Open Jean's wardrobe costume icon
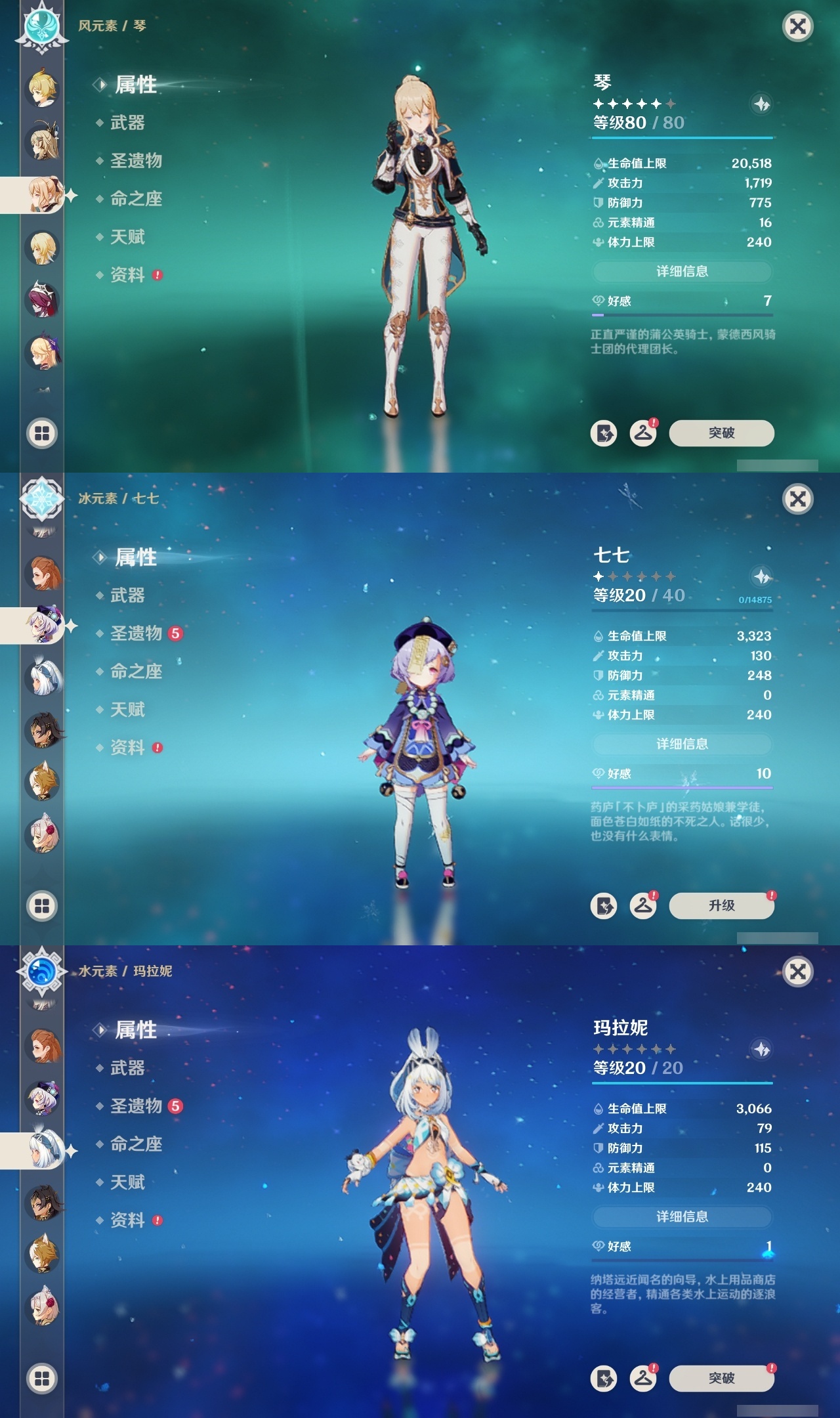The width and height of the screenshot is (840, 1418). click(x=644, y=433)
